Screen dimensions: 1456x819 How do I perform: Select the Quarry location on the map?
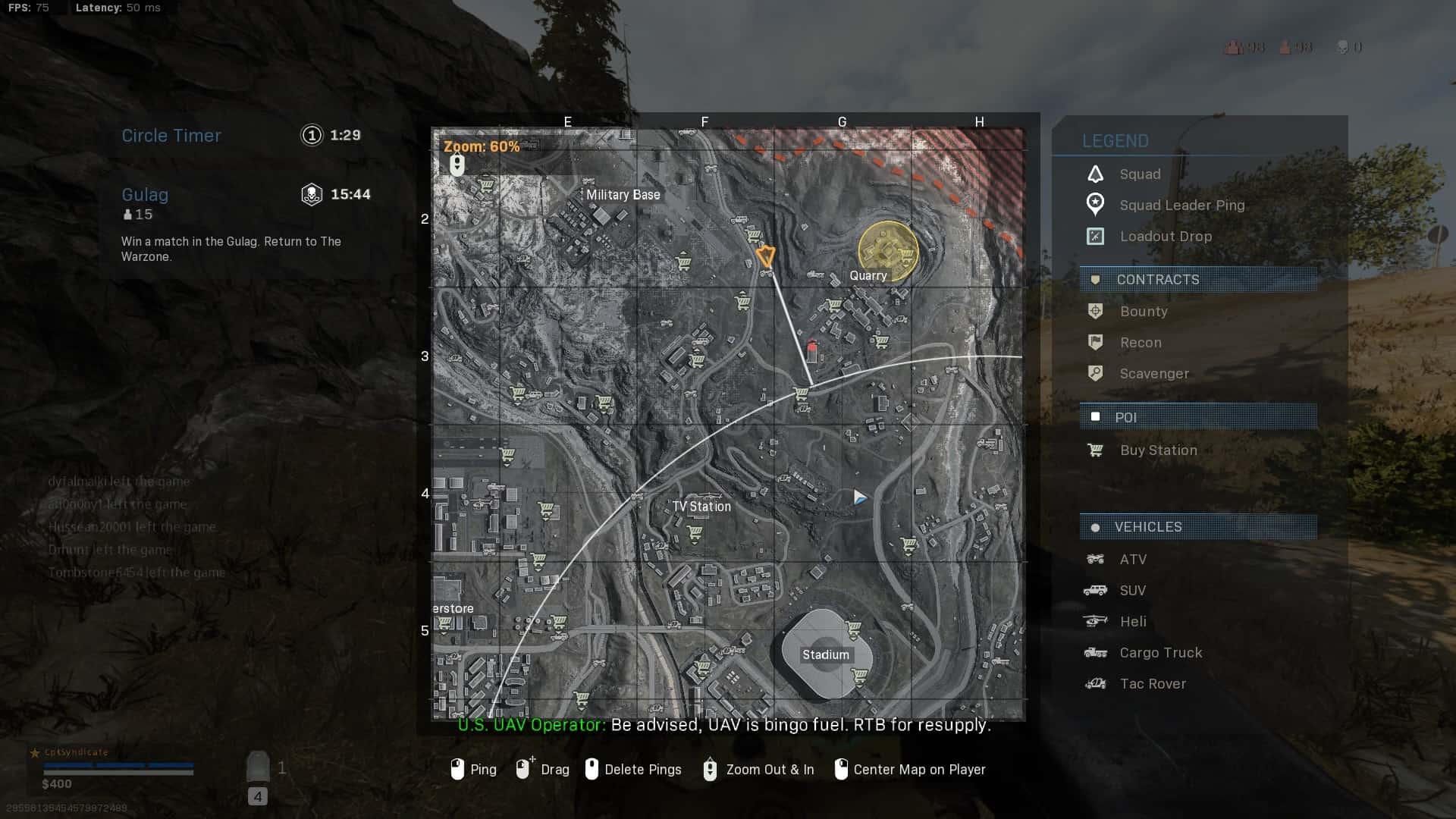tap(868, 276)
